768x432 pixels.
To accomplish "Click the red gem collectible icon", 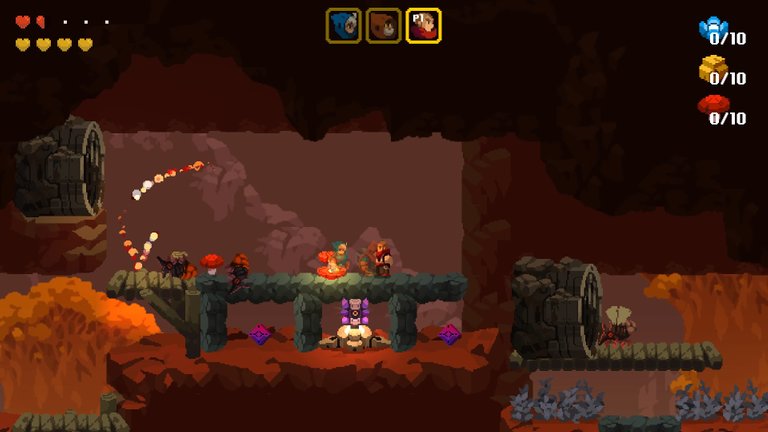I will tap(713, 104).
